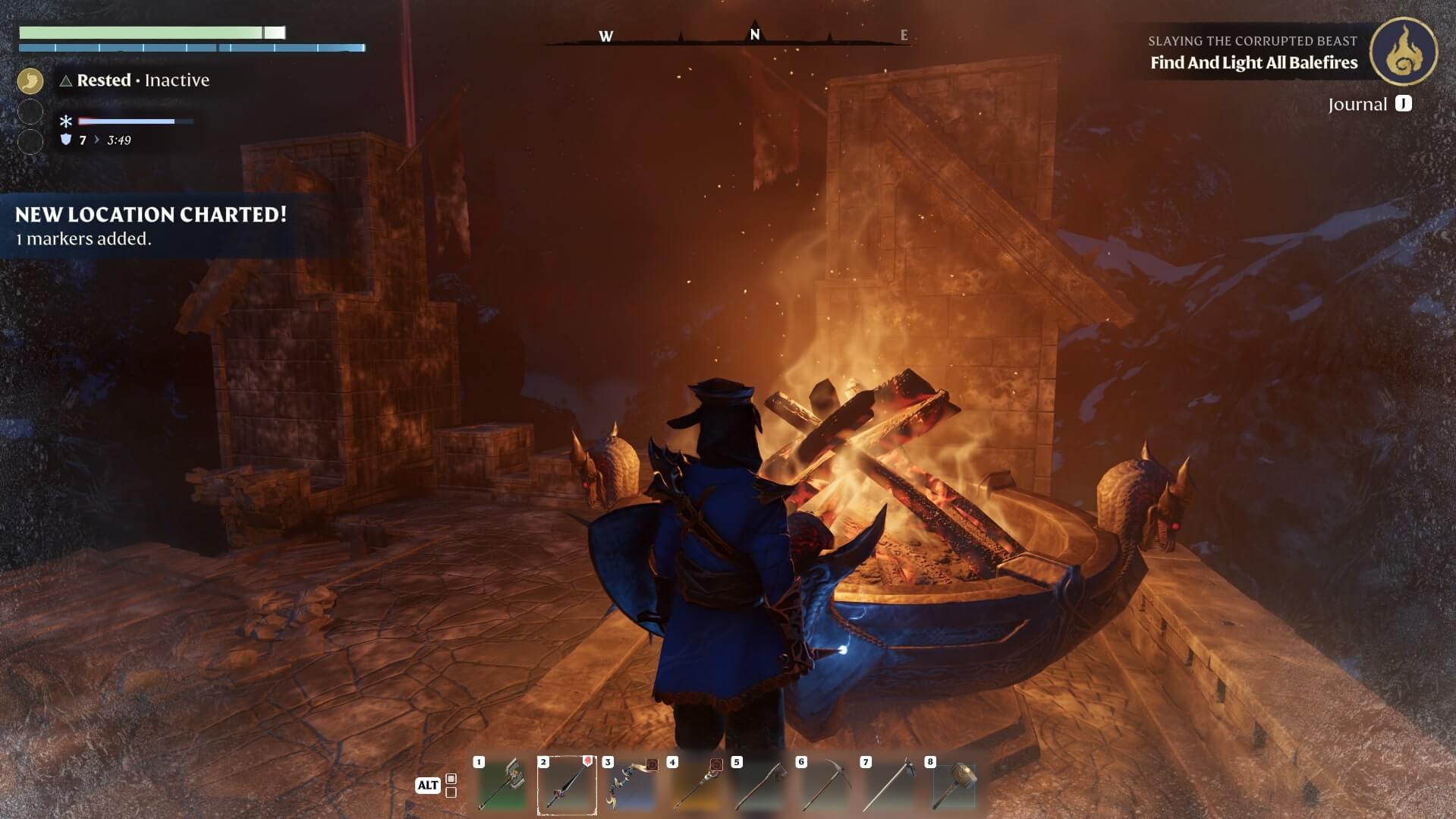Select the dark sword in hotbar slot 2

[567, 785]
